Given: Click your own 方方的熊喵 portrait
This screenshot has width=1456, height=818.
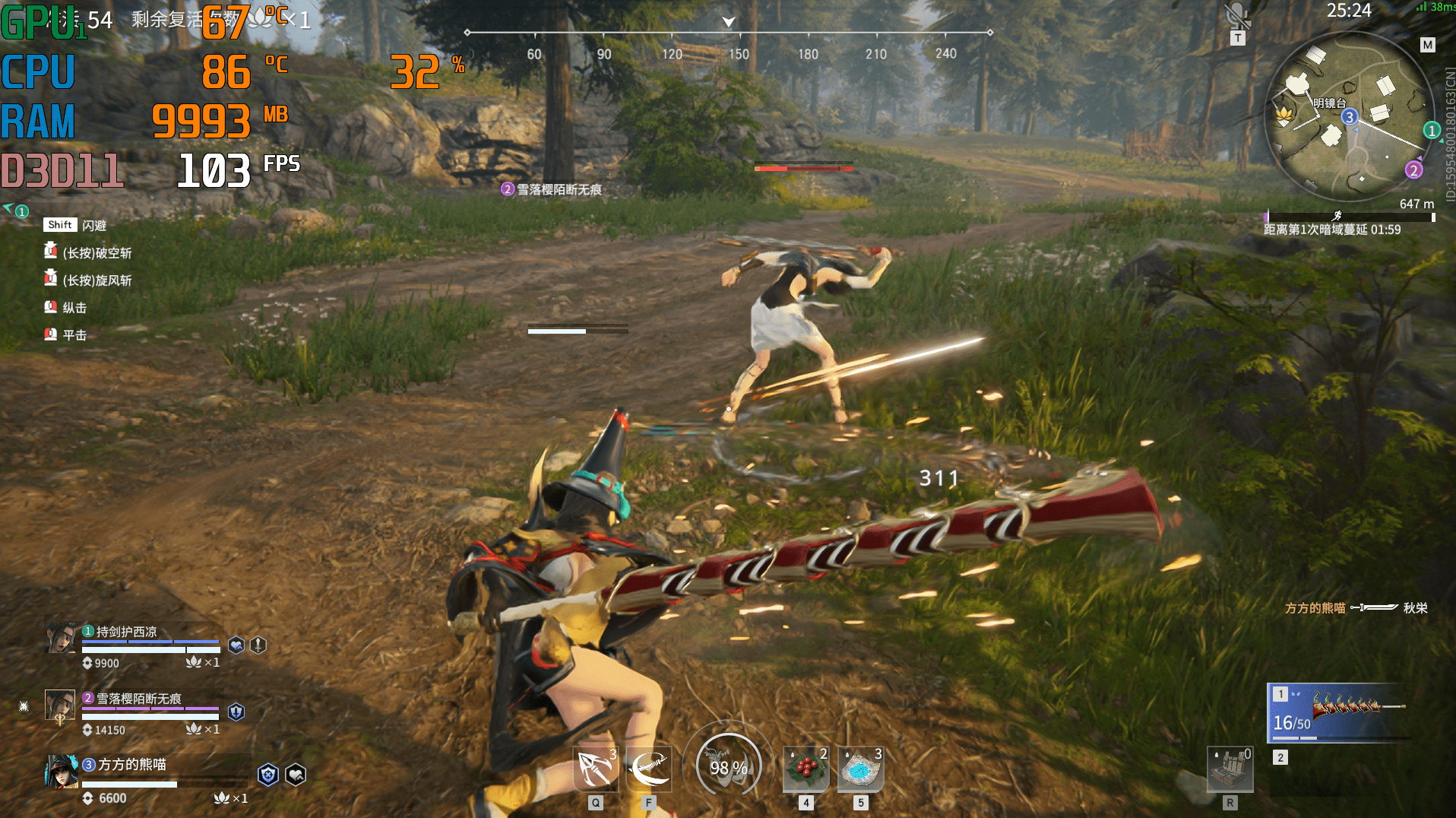Looking at the screenshot, I should click(x=61, y=771).
